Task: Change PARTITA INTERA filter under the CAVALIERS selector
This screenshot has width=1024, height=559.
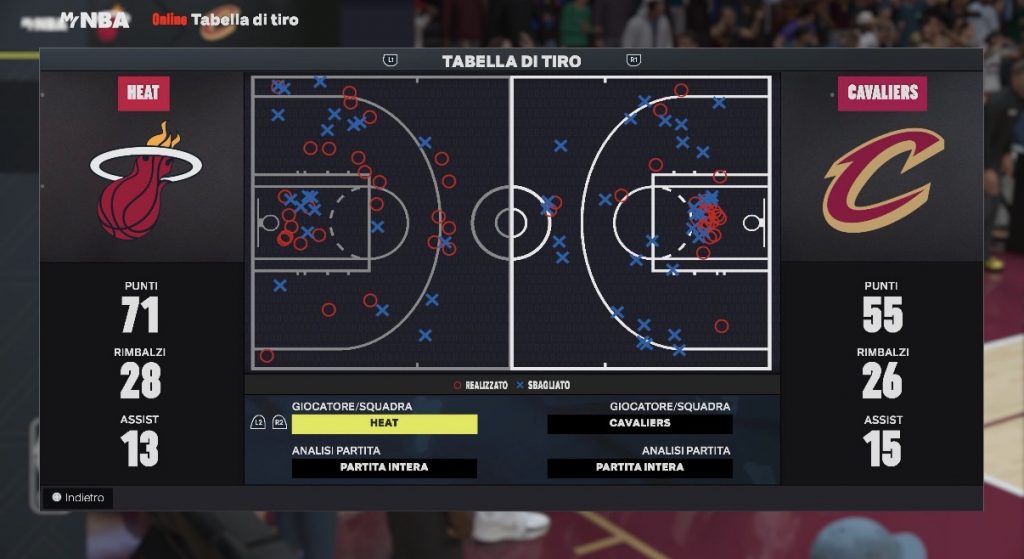Action: tap(640, 467)
